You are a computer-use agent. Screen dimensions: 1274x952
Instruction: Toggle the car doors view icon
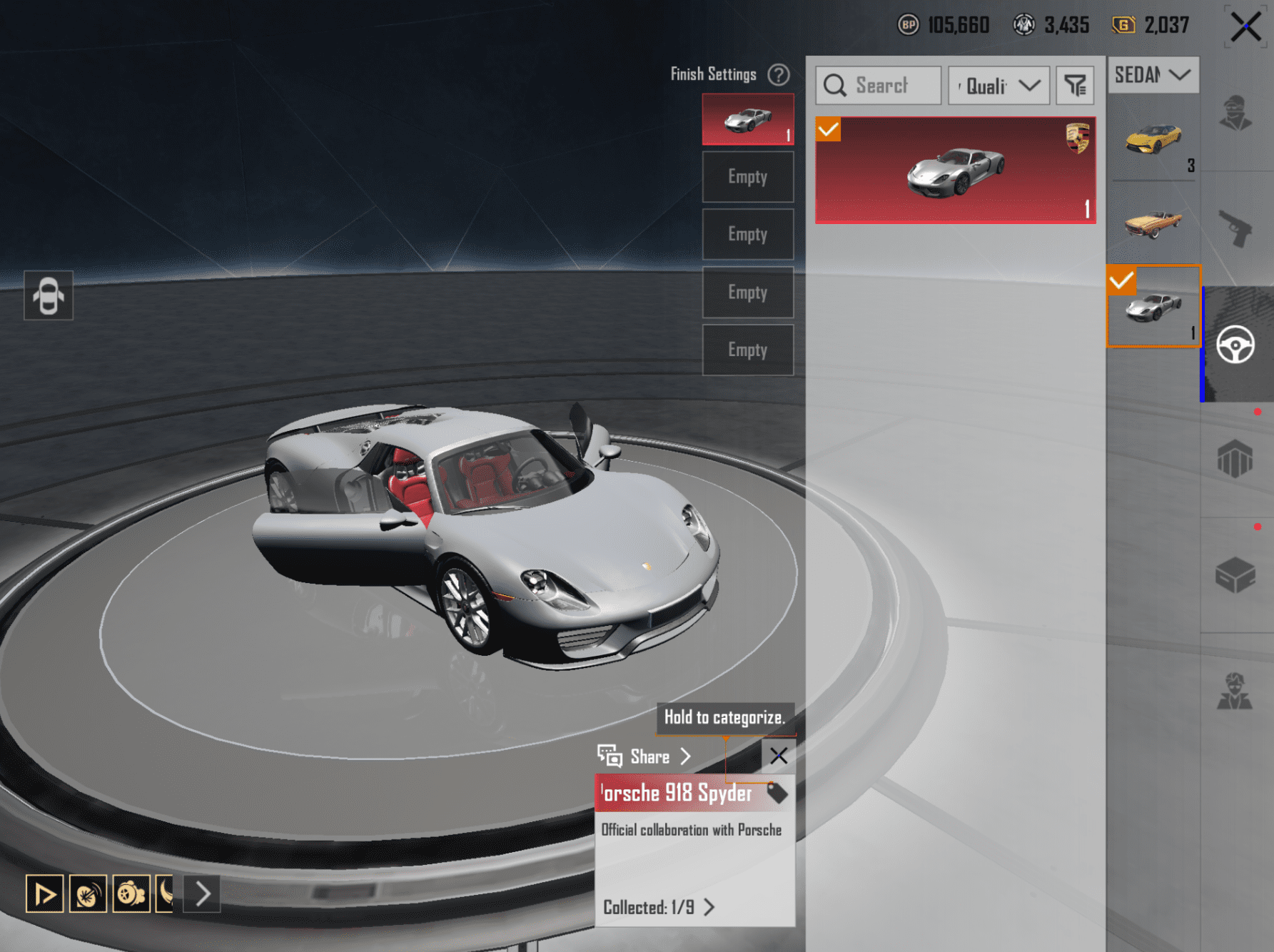tap(49, 295)
